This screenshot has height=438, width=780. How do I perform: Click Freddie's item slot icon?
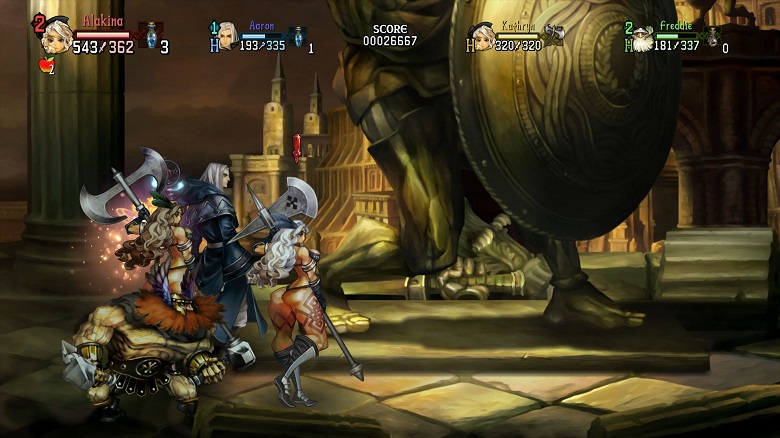tap(712, 38)
